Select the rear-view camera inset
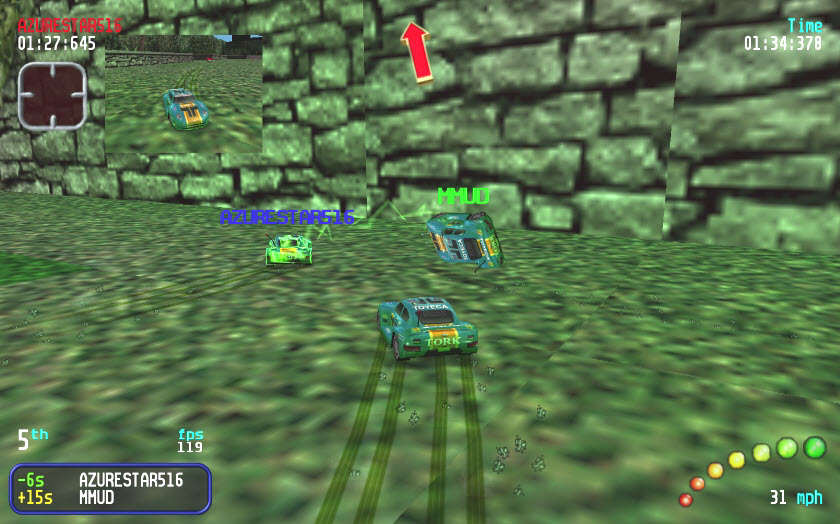The width and height of the screenshot is (840, 524). pos(184,93)
